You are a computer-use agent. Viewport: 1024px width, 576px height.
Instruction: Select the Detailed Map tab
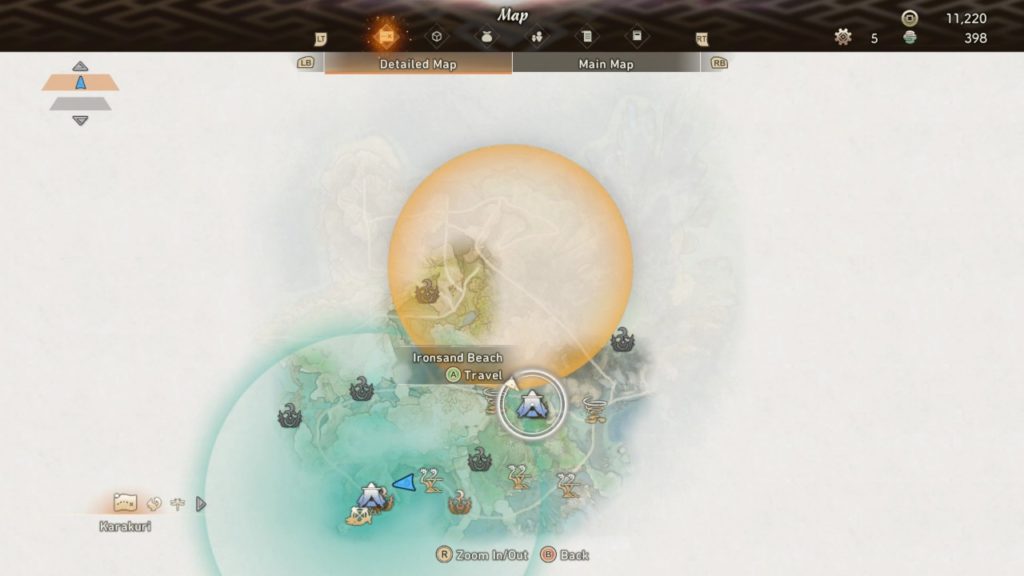tap(418, 64)
